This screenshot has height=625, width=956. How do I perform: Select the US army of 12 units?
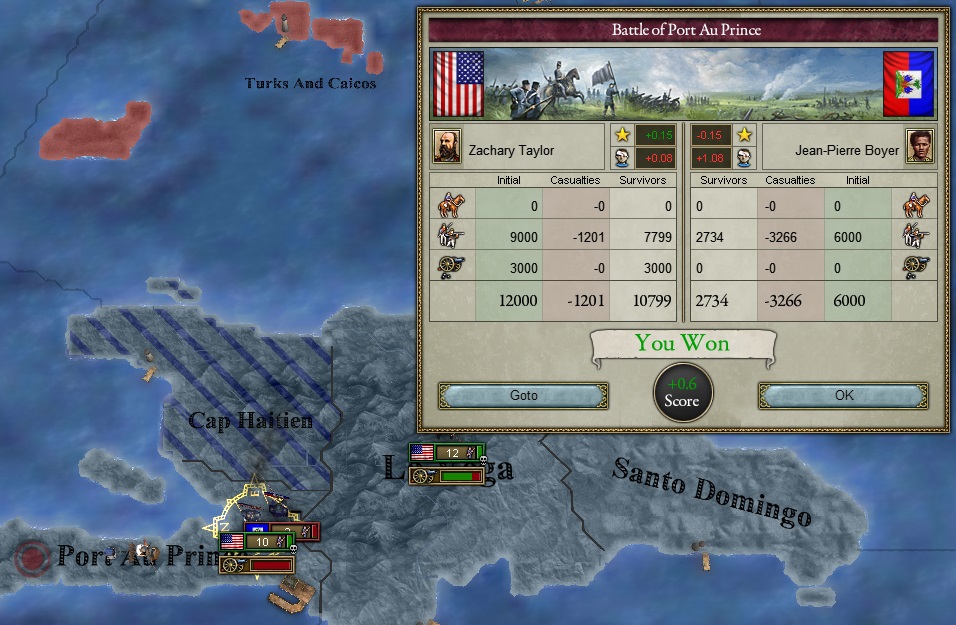coord(447,453)
